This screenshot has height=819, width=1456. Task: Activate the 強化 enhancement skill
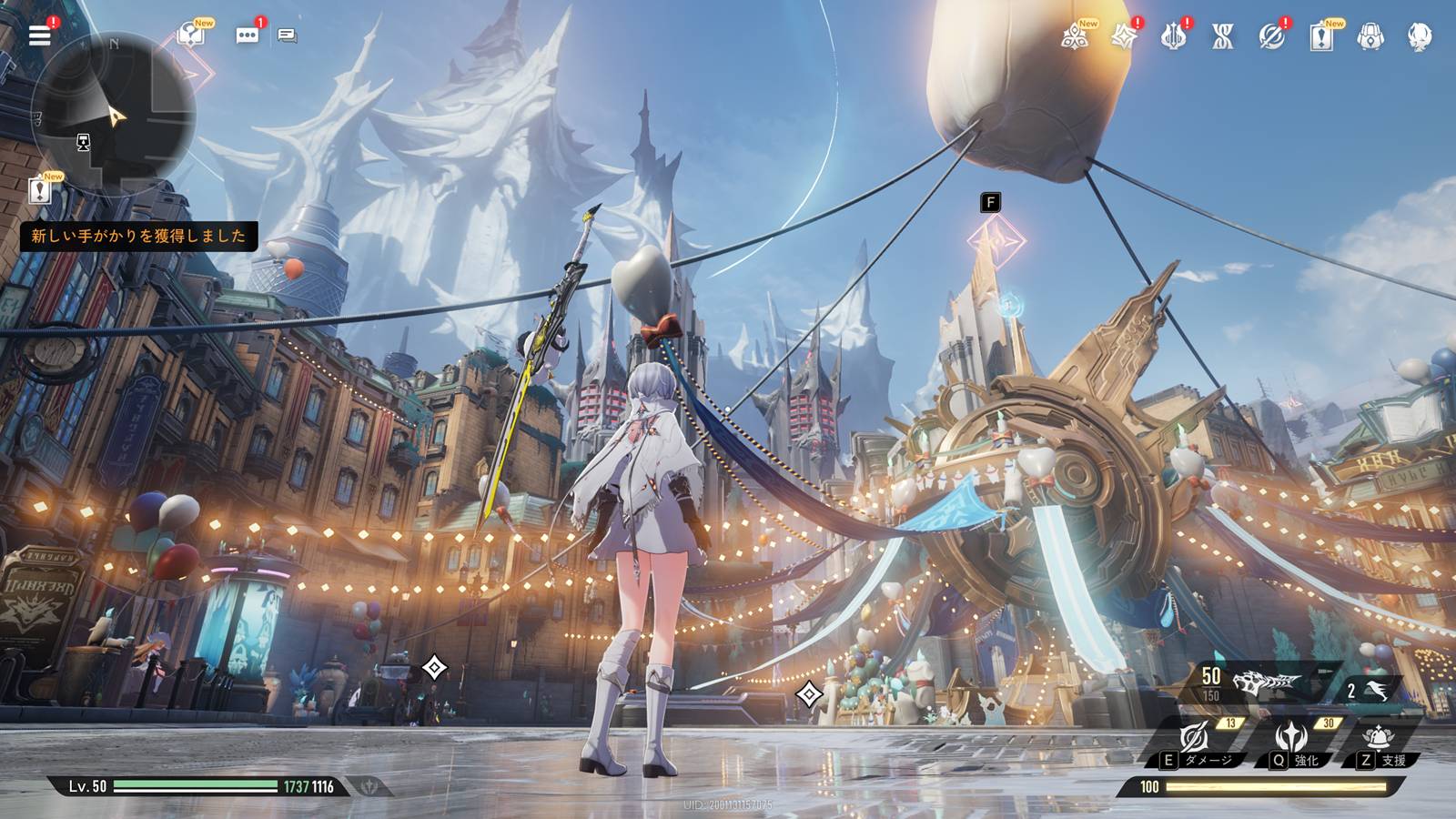(1292, 738)
